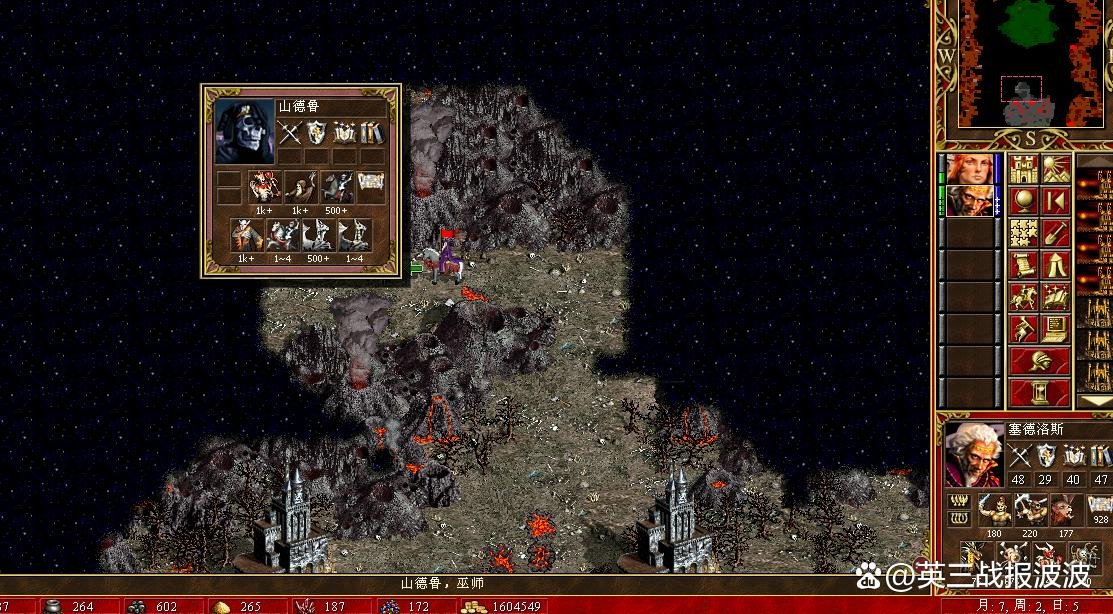
Task: Activate the shovel dig button
Action: pyautogui.click(x=1056, y=233)
